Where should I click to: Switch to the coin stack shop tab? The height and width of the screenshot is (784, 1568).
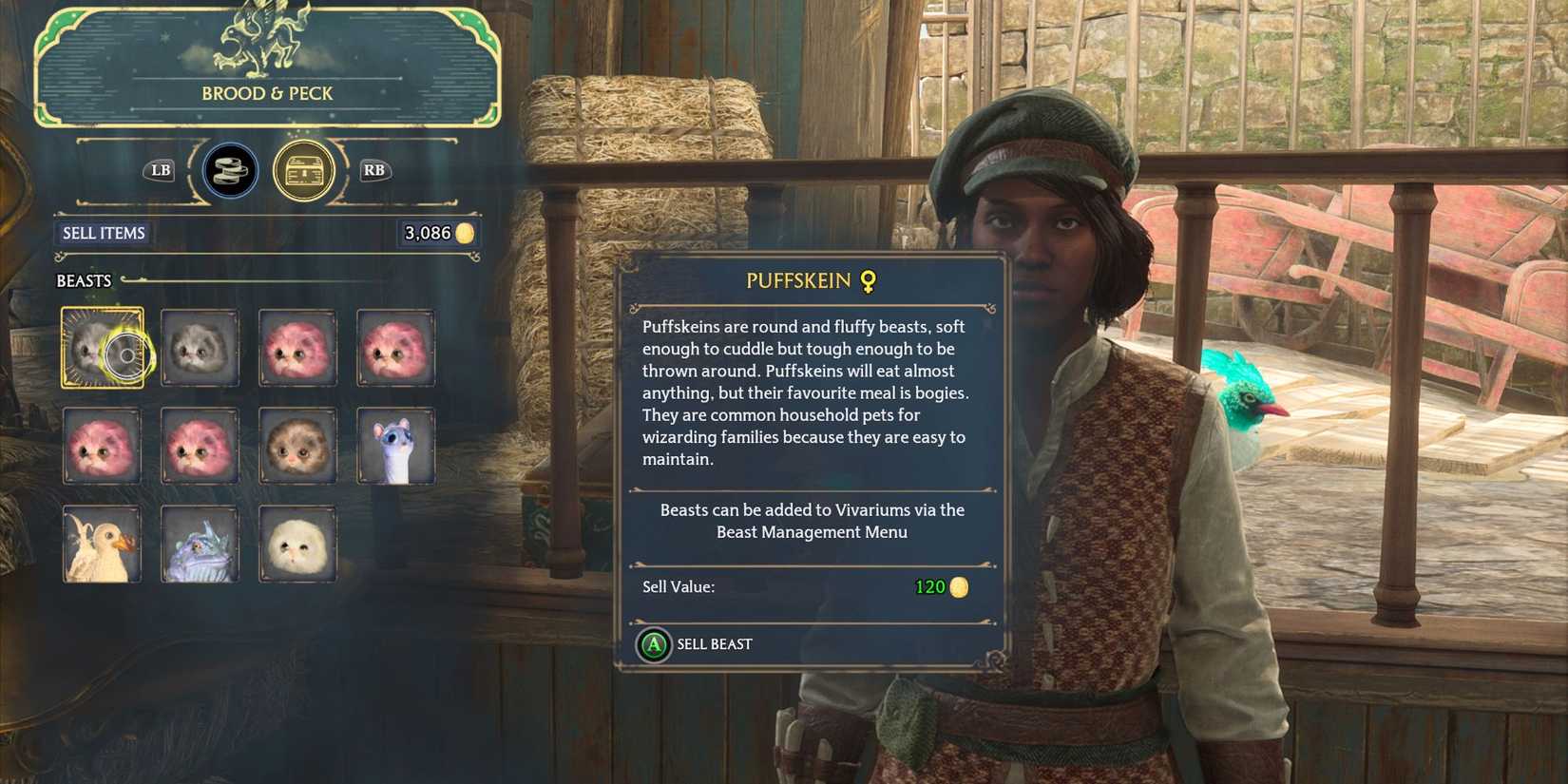230,171
